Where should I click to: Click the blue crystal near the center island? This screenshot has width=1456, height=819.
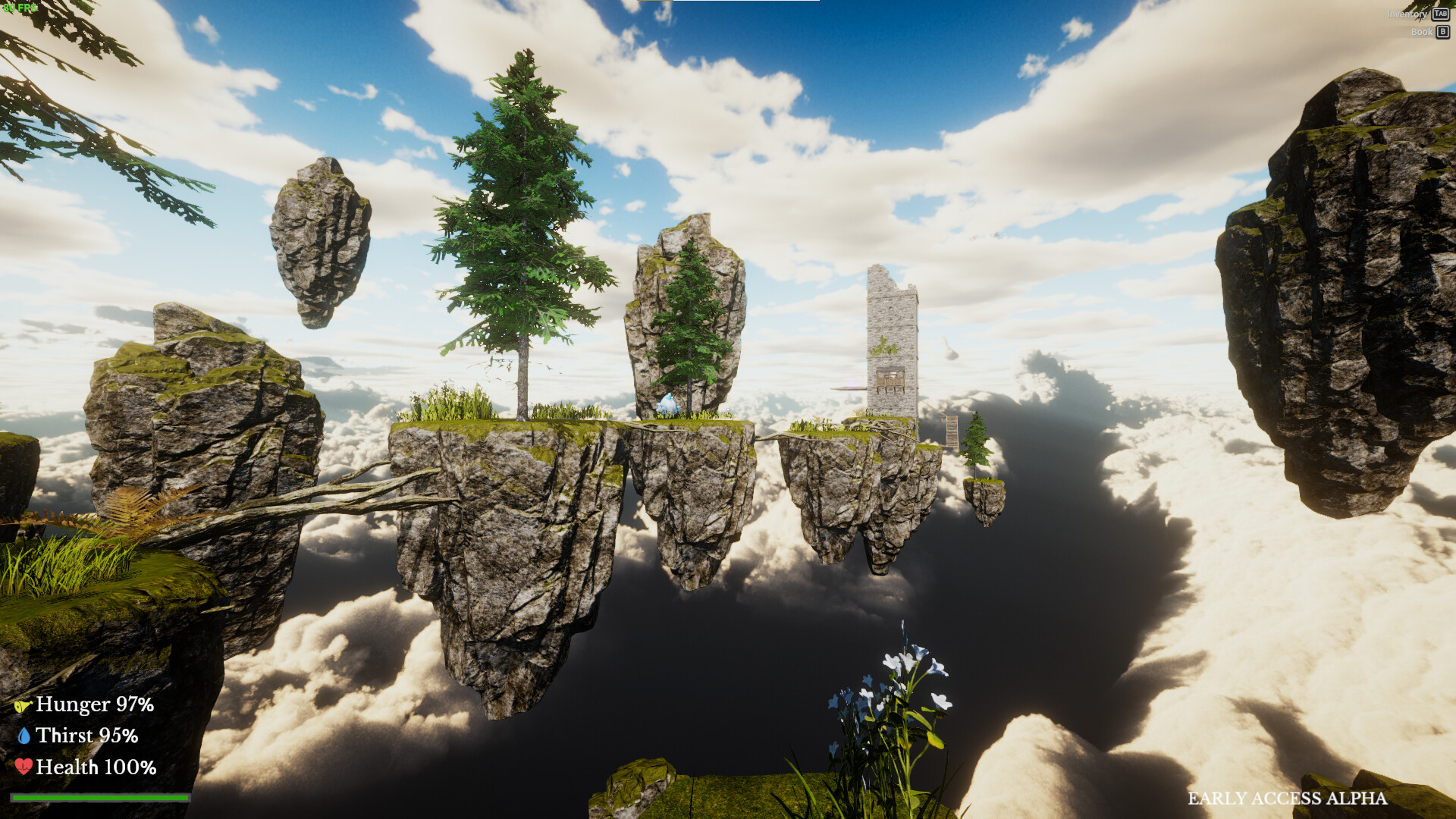point(670,403)
